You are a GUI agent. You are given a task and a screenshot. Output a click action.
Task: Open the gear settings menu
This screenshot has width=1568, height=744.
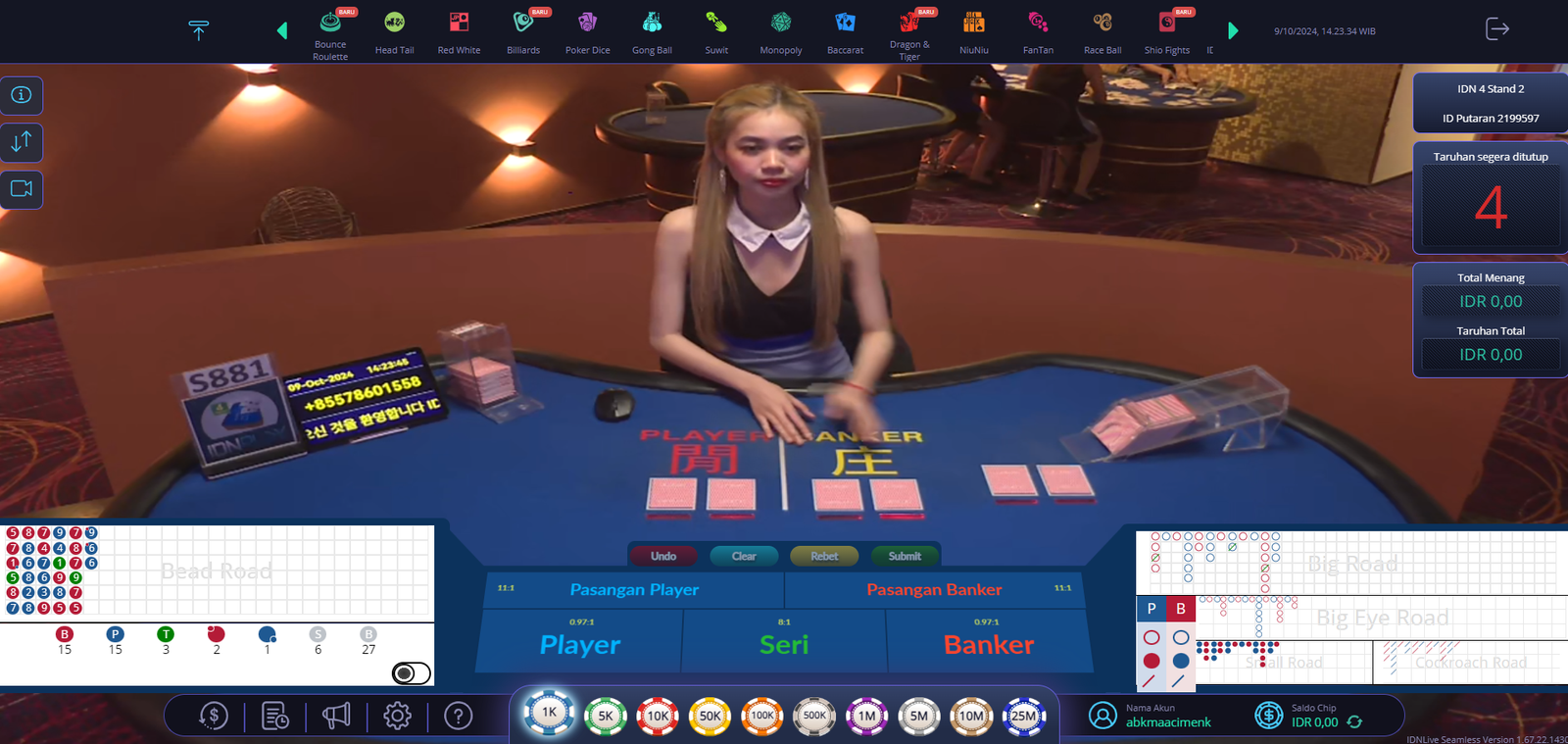pos(397,717)
